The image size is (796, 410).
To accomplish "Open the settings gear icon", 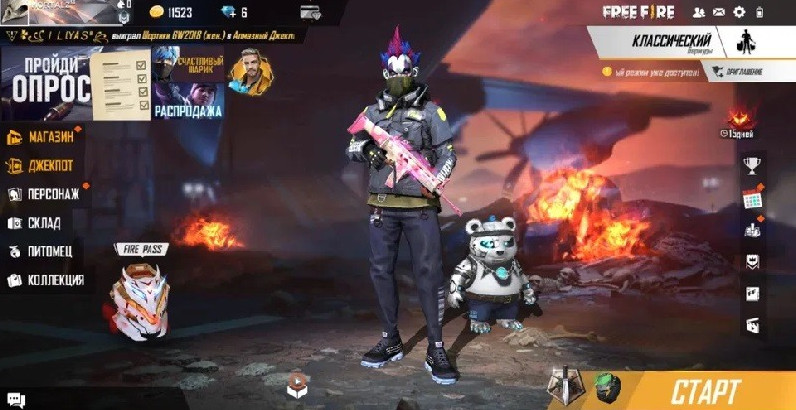I will 739,12.
